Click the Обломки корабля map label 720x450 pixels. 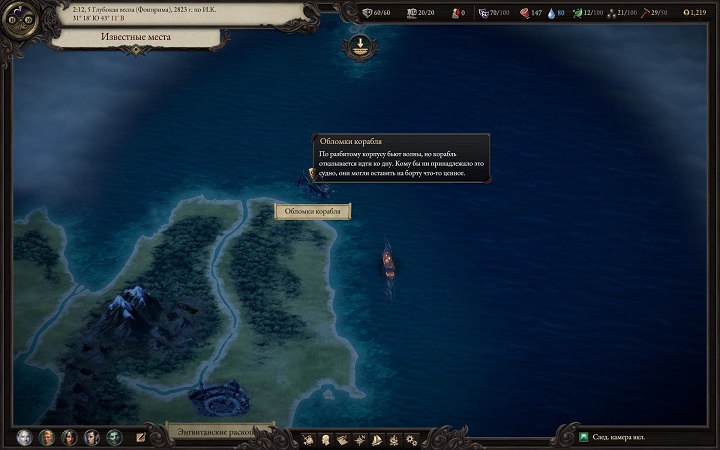coord(312,211)
